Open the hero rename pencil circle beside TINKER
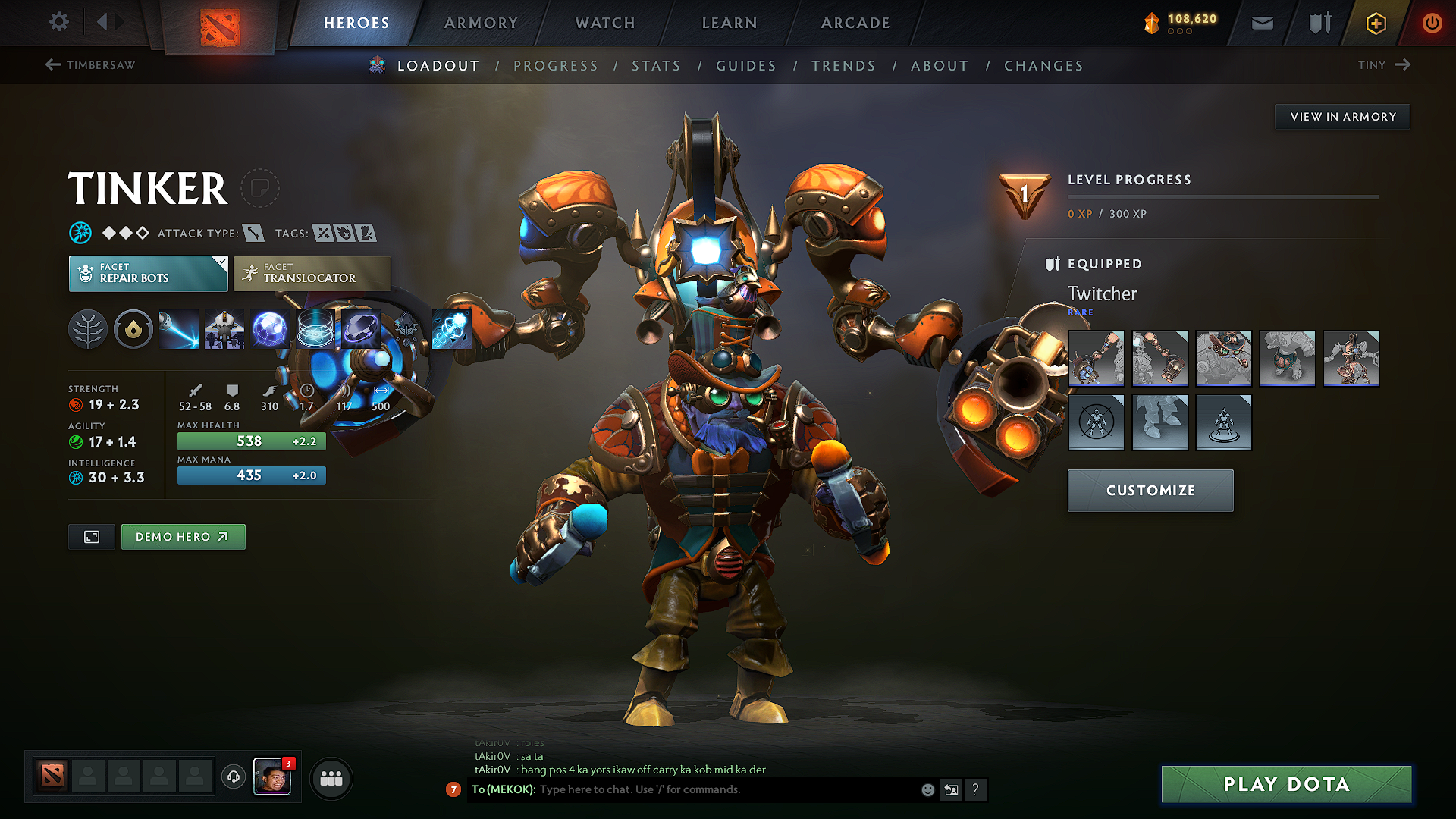 coord(260,189)
